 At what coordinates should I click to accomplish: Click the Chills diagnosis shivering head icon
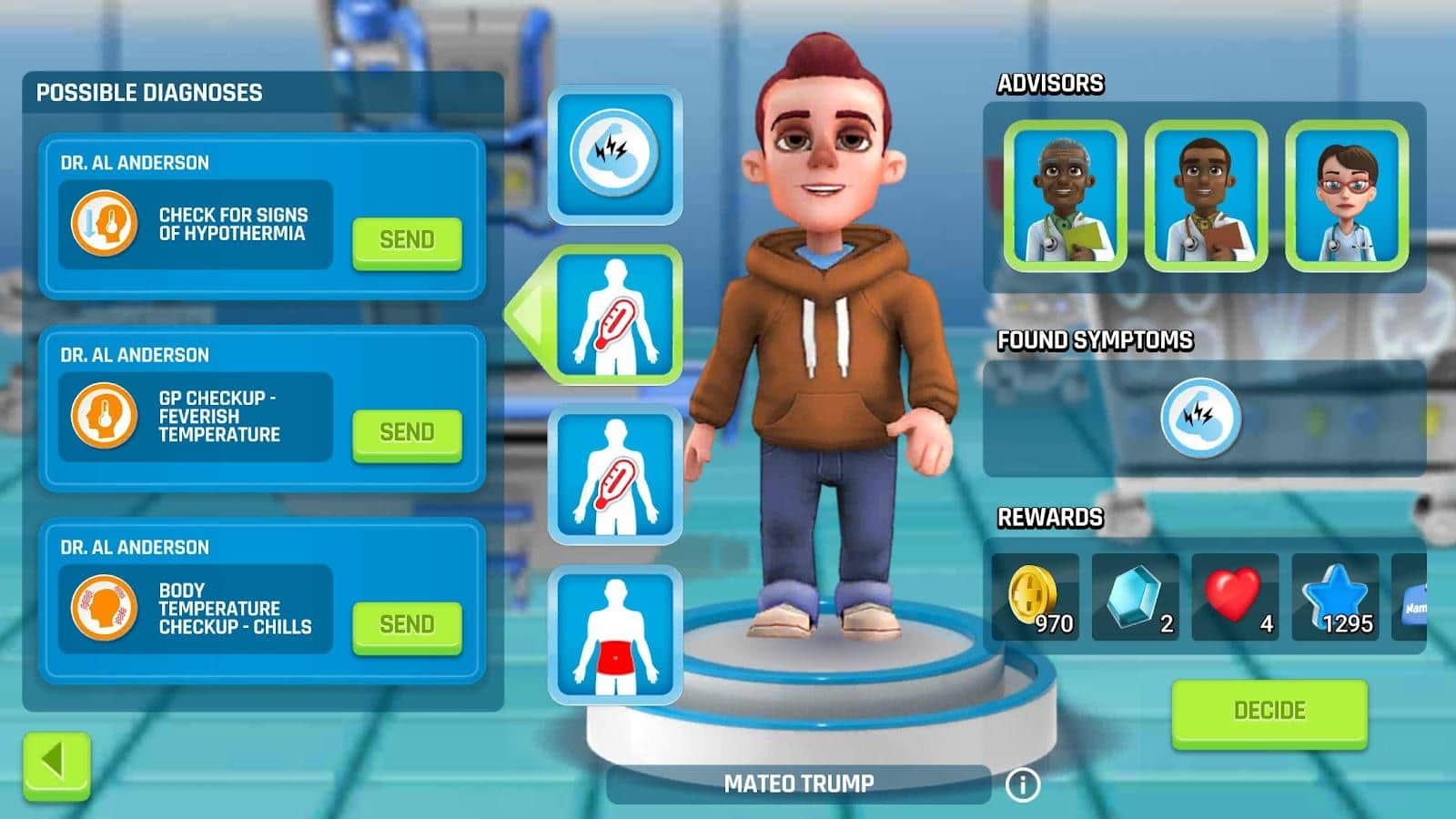(104, 607)
